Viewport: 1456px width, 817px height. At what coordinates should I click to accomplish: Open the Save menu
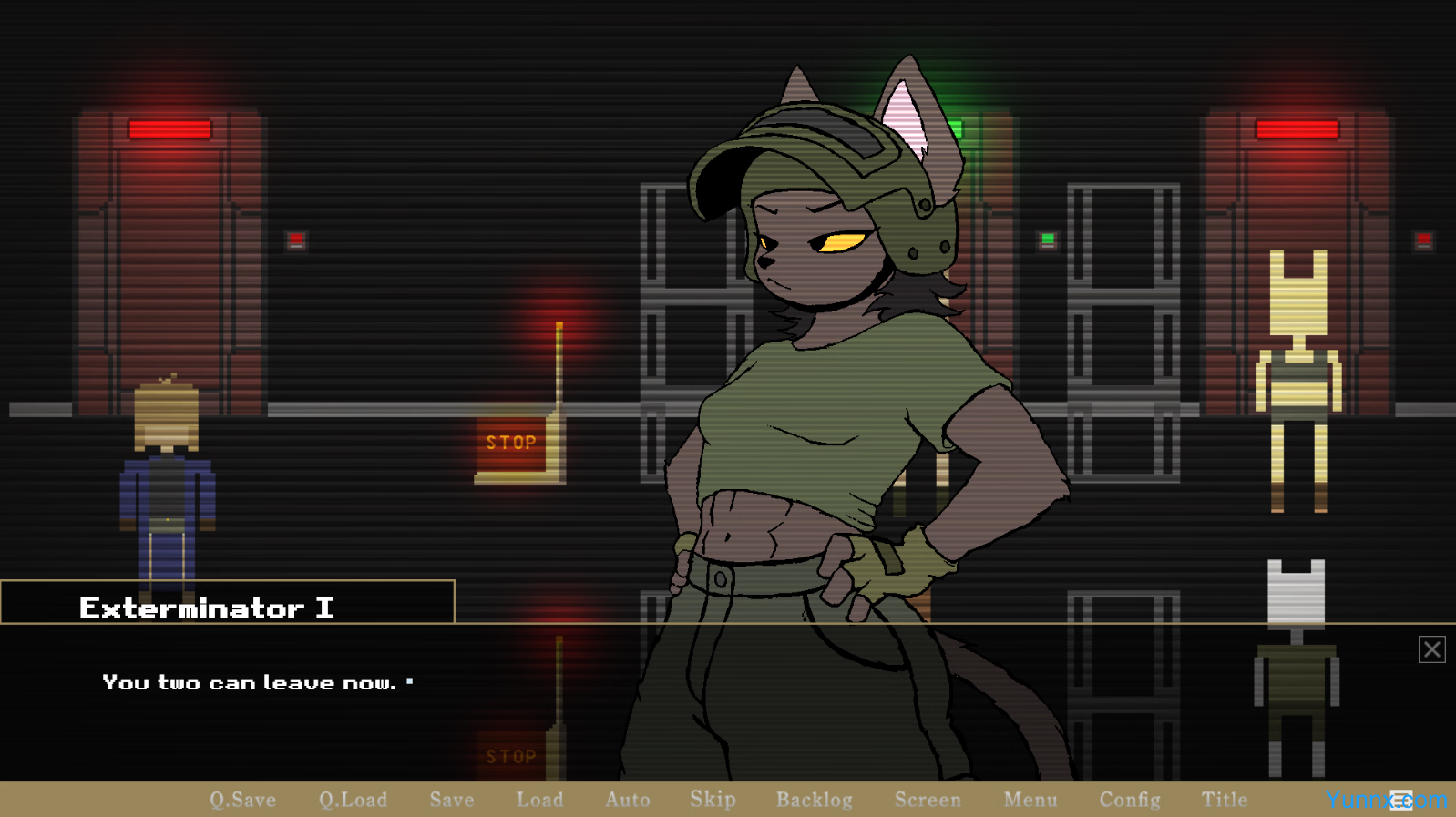452,800
